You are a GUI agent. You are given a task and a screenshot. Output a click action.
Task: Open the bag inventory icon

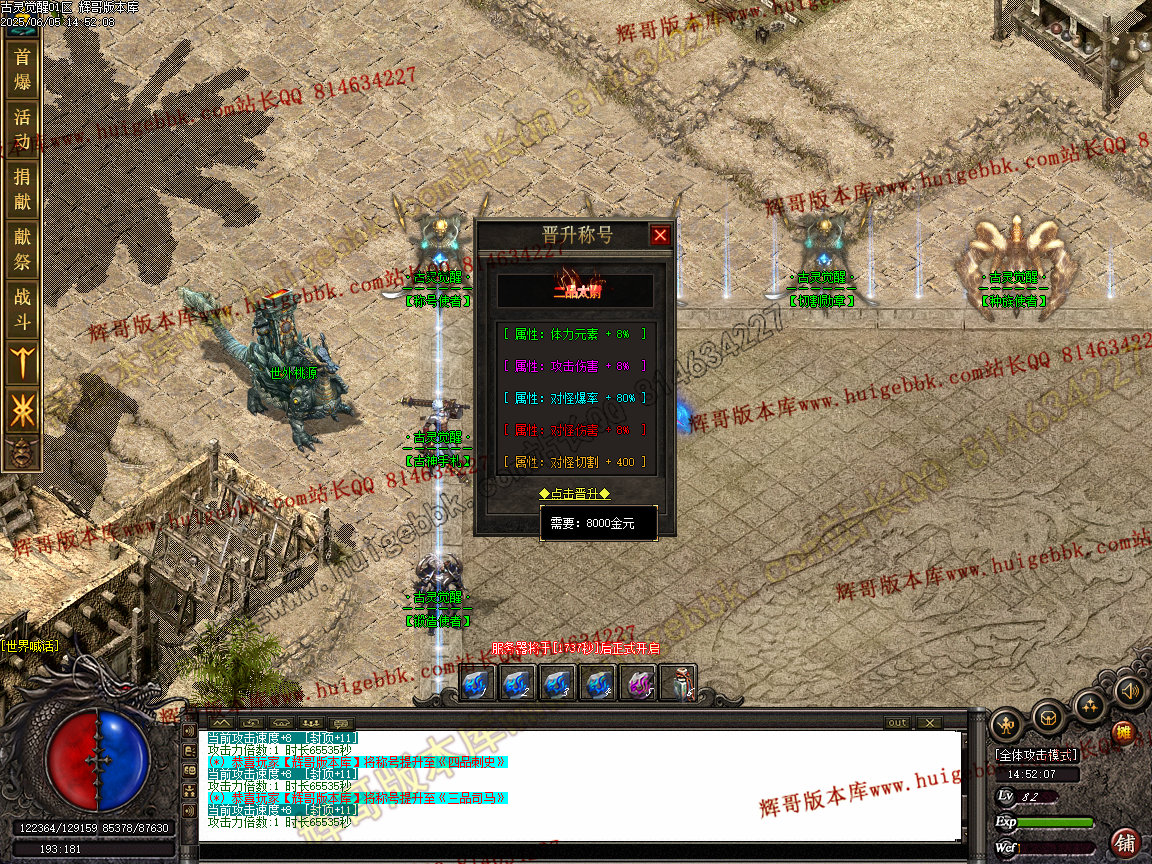tap(1048, 717)
